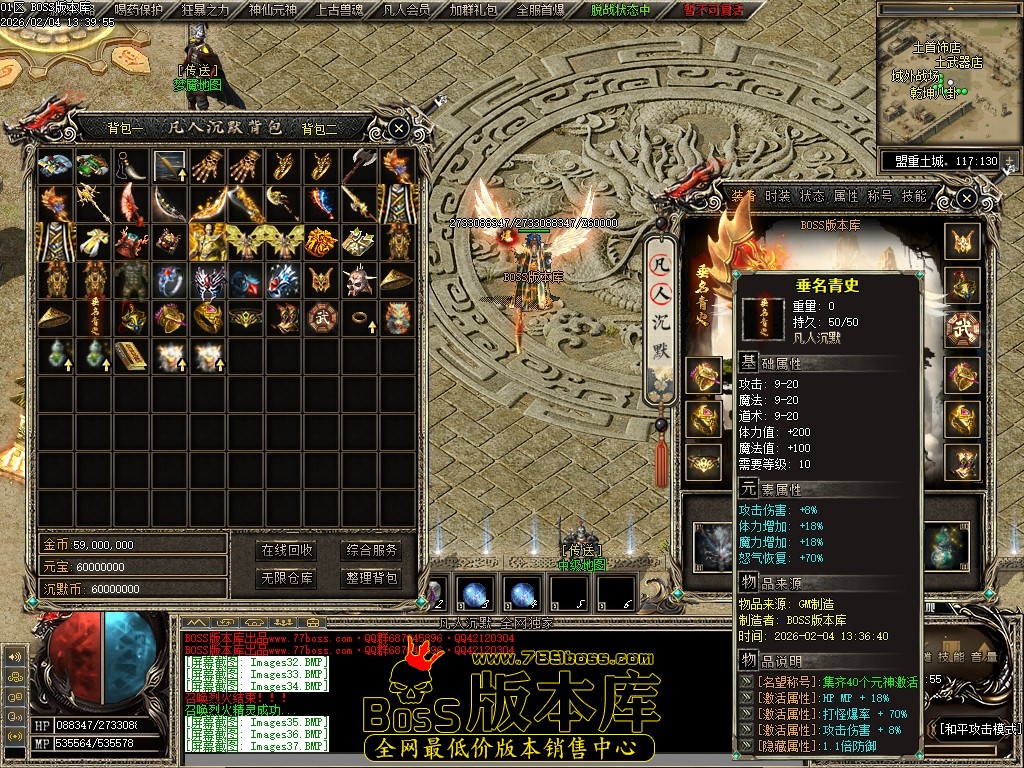Viewport: 1024px width, 768px height.
Task: Select the yellow book item in backpack
Action: 131,354
